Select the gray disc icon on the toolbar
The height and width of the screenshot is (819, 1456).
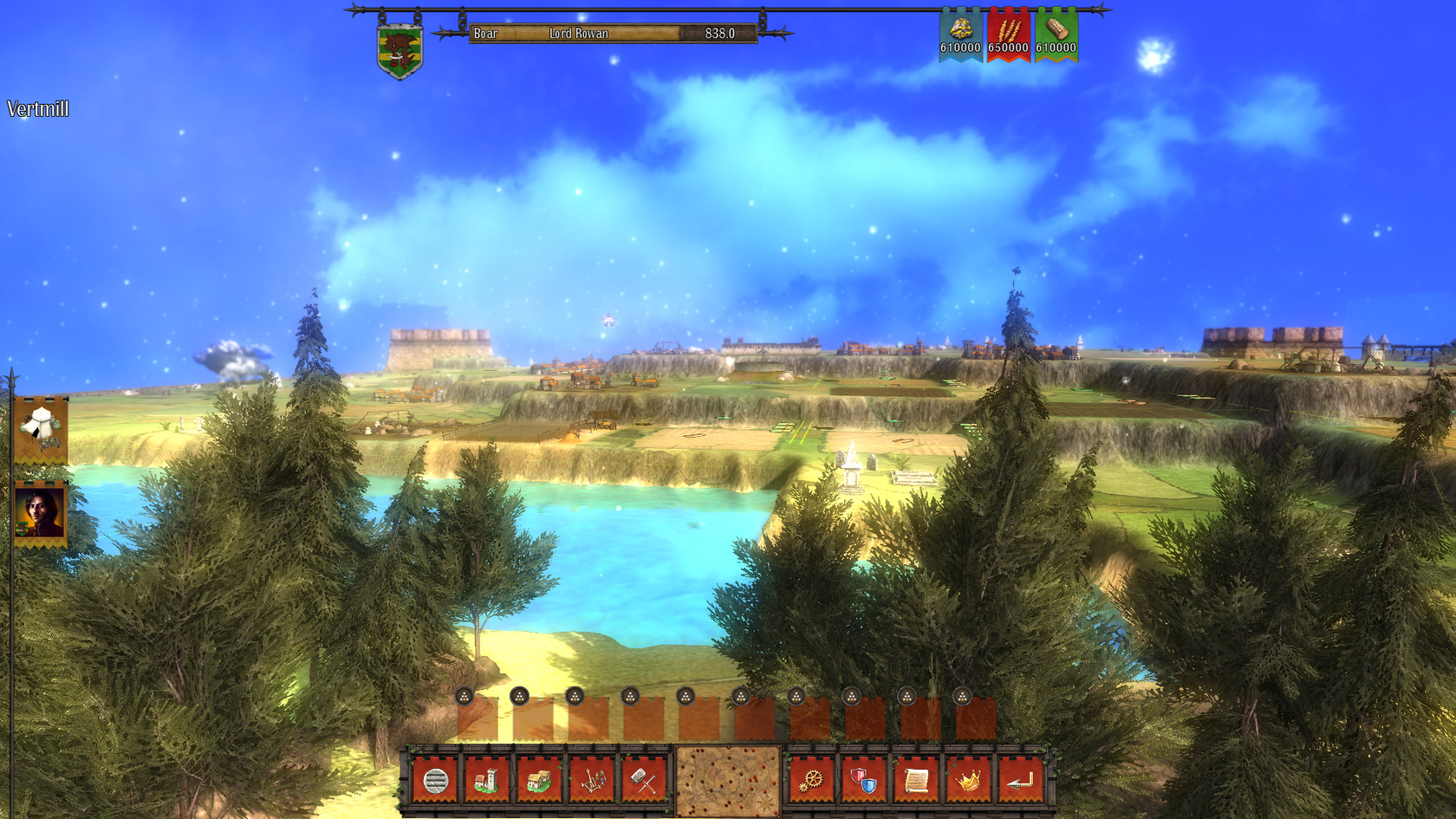[x=436, y=780]
